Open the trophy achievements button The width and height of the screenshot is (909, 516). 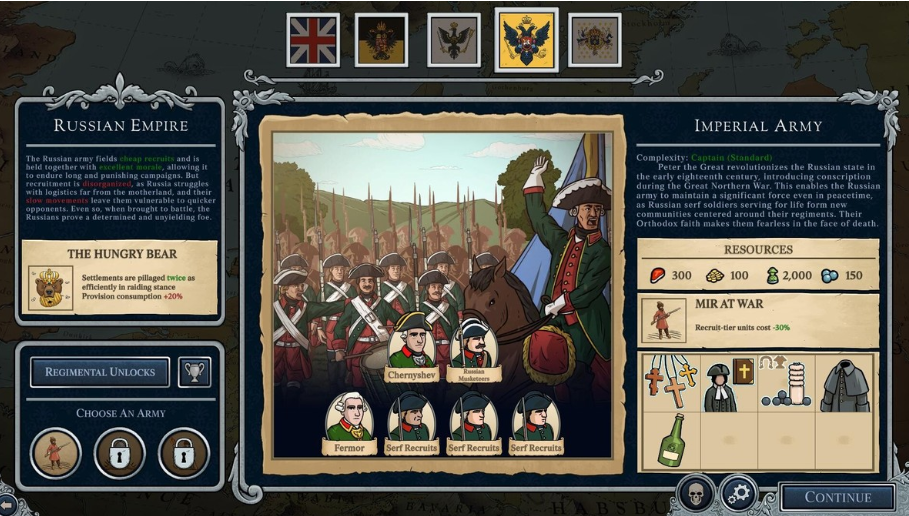point(194,372)
